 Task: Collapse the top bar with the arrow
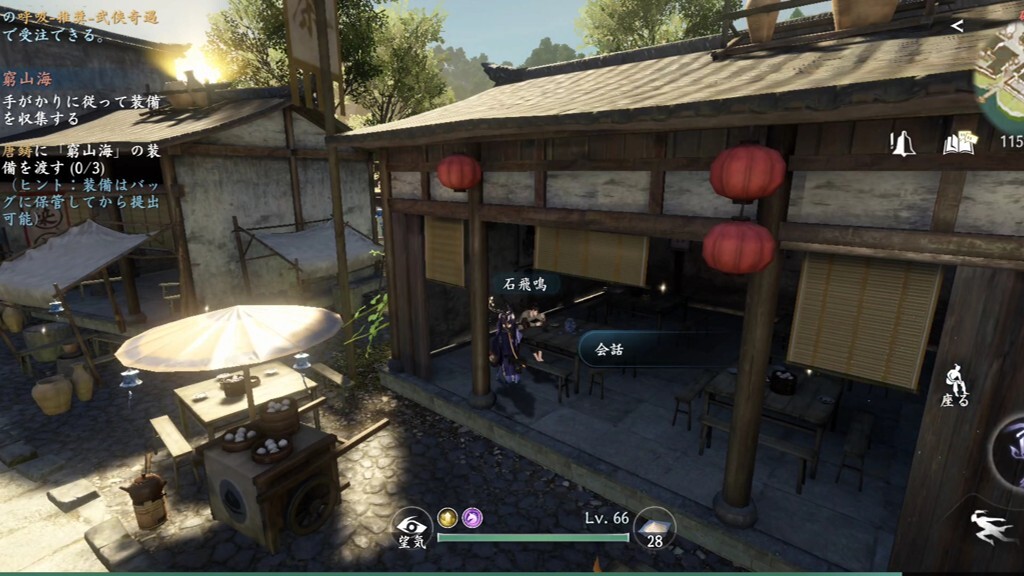[x=957, y=26]
